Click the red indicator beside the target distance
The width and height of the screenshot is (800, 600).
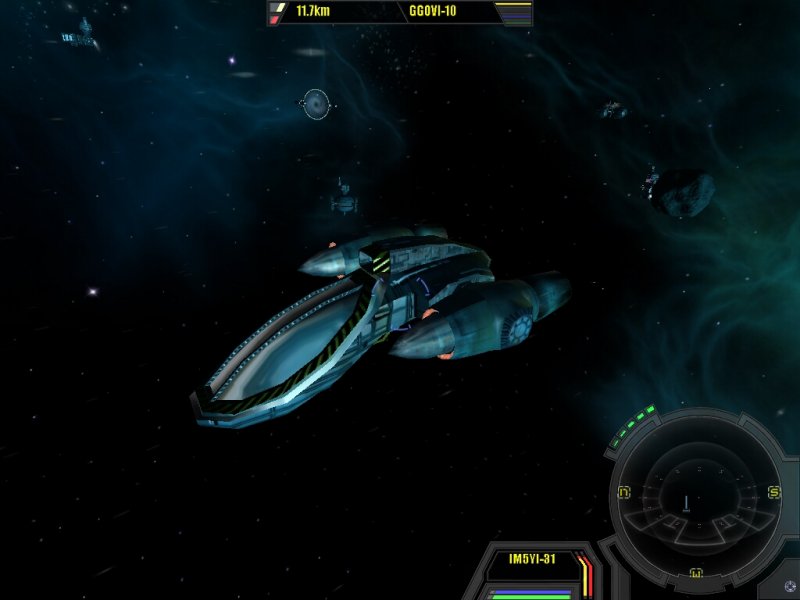coord(275,19)
